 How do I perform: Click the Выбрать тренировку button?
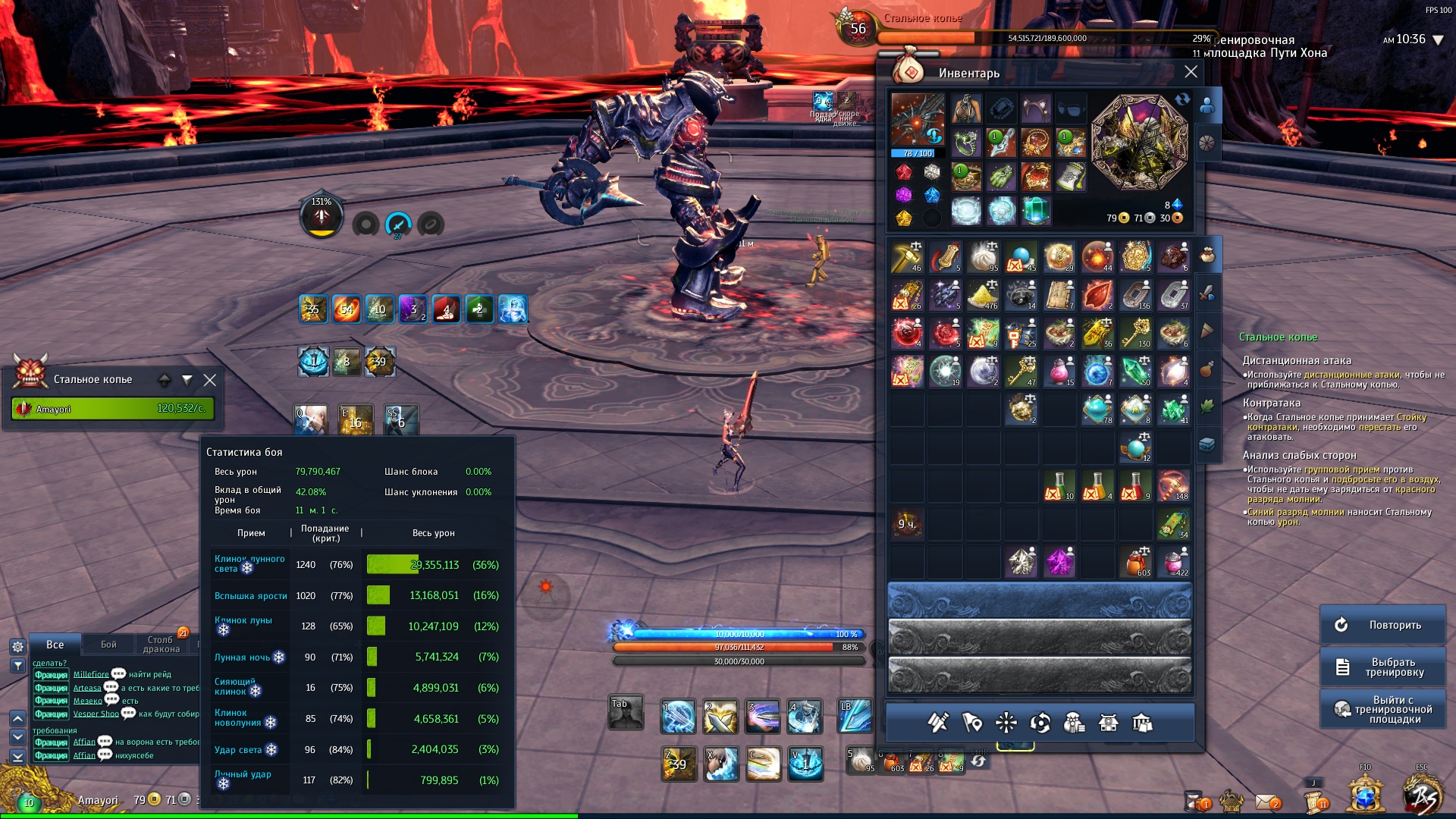point(1382,667)
